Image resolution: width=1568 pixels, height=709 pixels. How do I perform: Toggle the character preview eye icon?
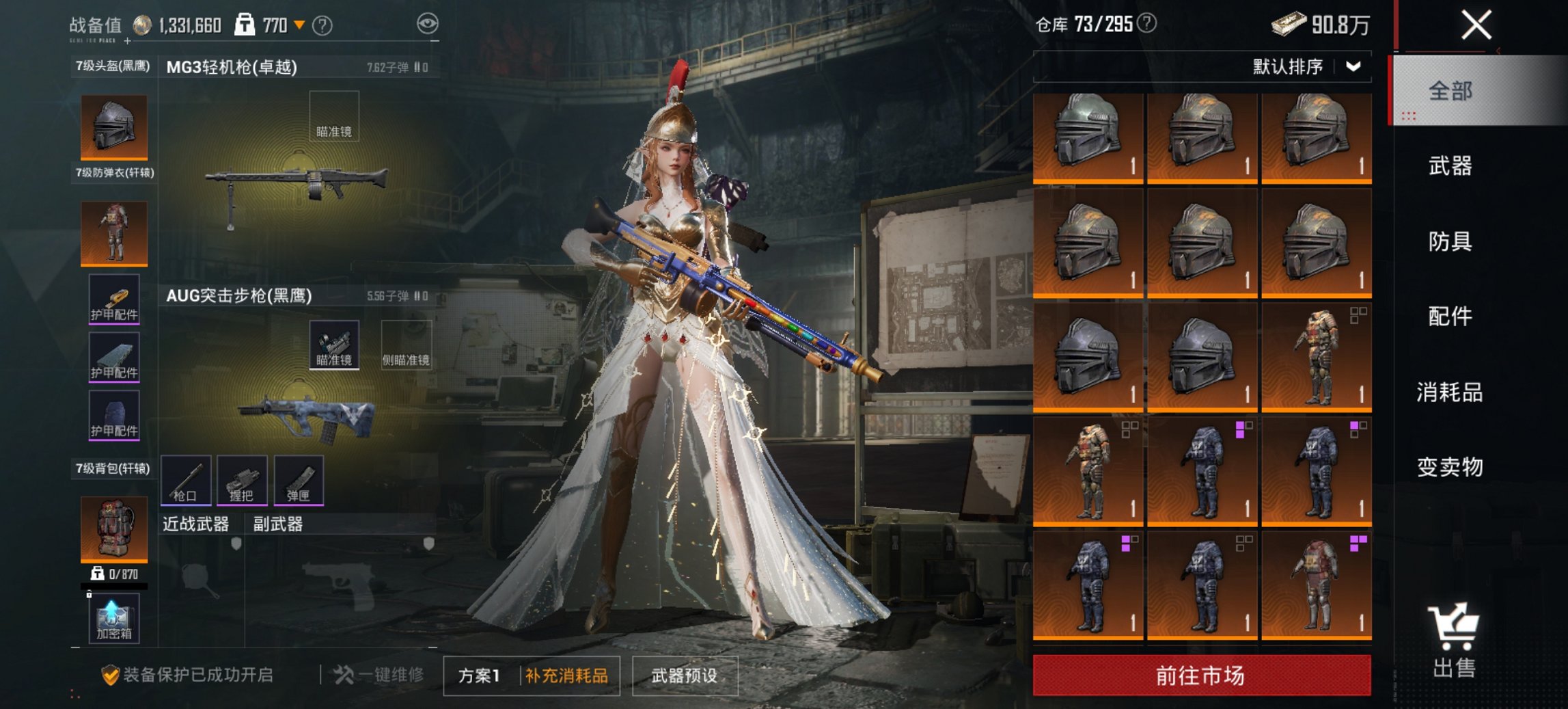click(x=428, y=23)
